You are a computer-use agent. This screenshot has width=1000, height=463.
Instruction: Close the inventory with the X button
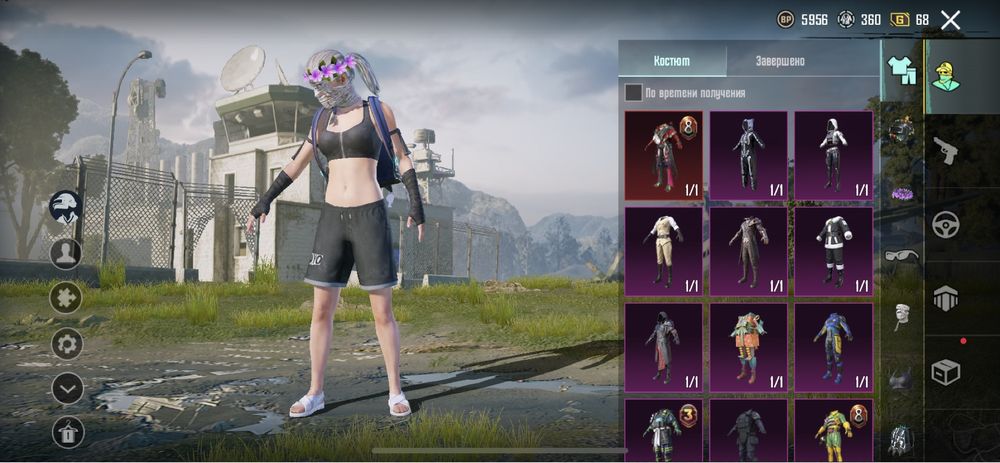pyautogui.click(x=950, y=19)
